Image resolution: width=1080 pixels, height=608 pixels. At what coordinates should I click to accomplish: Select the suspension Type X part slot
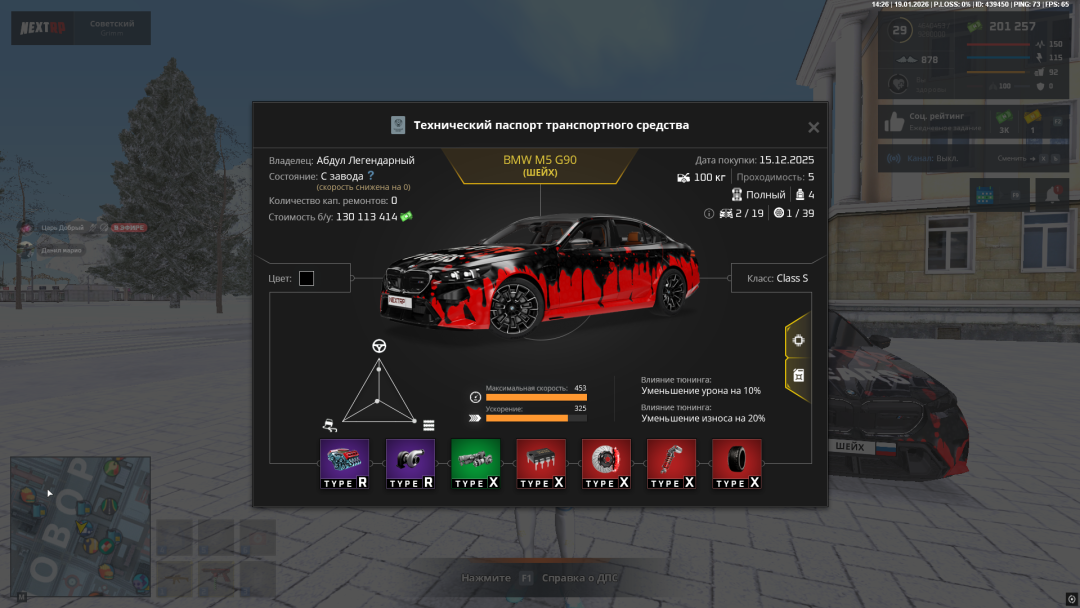coord(671,463)
